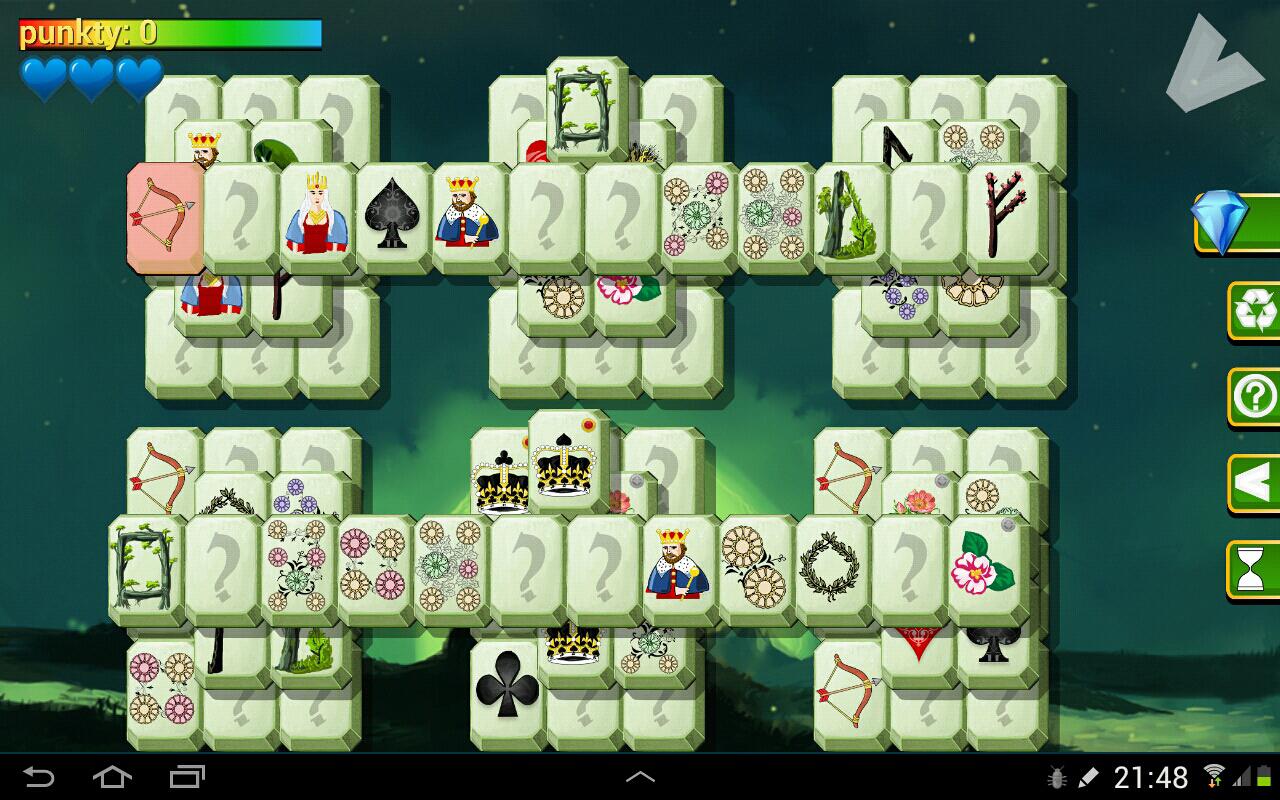The image size is (1280, 800).
Task: Select the dark wreath tile
Action: click(x=832, y=567)
